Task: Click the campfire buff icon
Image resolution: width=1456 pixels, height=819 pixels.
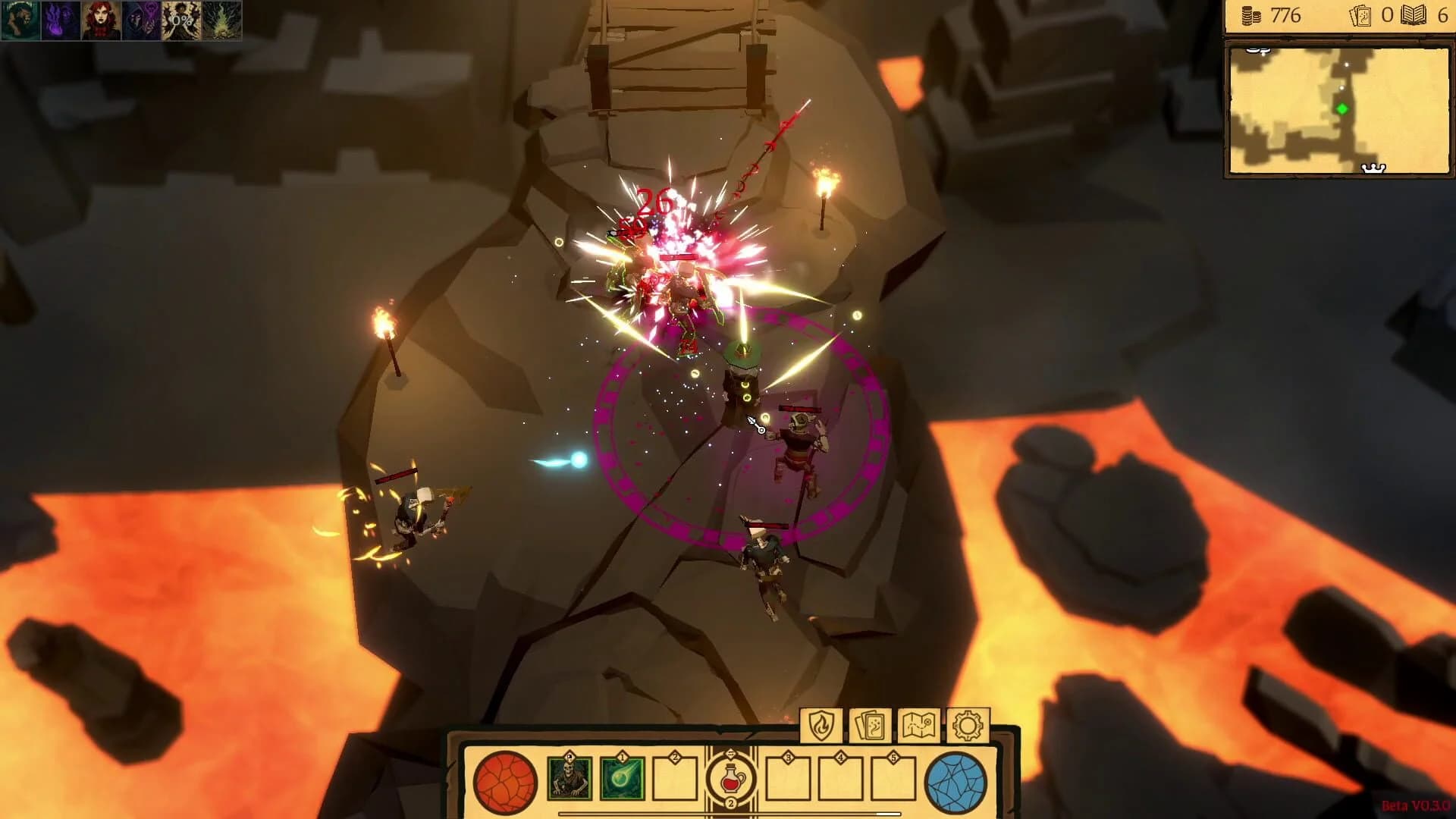Action: pyautogui.click(x=224, y=21)
